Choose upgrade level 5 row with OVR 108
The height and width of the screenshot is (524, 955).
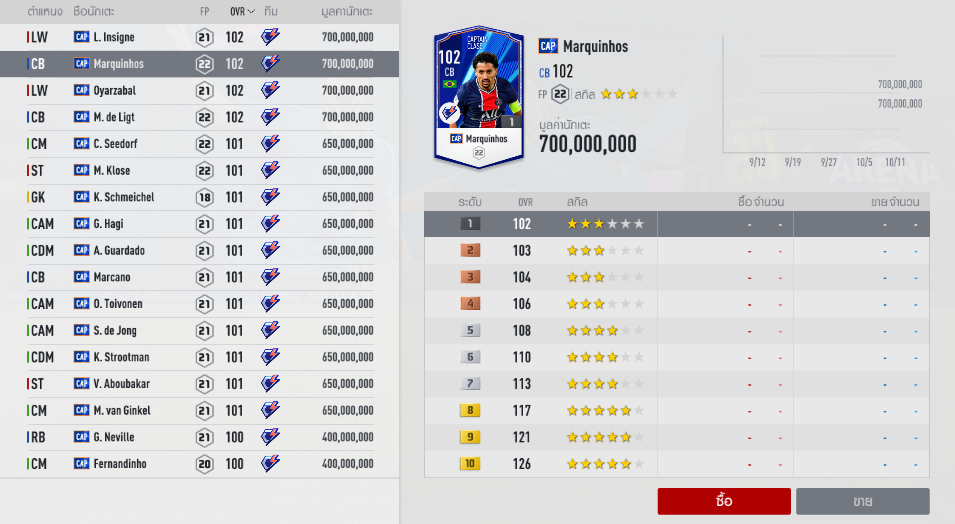(677, 330)
